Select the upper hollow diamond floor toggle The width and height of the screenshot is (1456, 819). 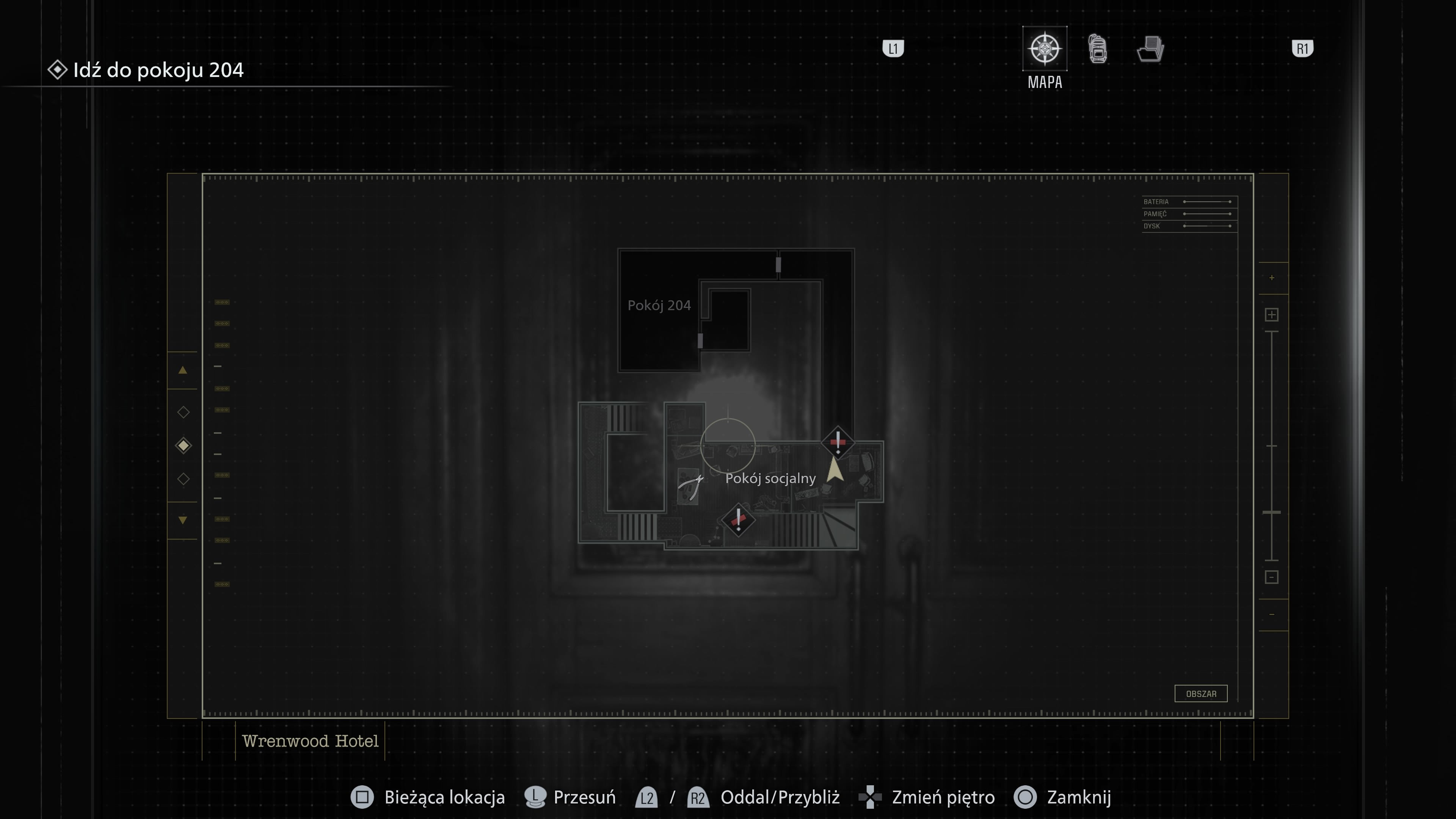click(183, 412)
